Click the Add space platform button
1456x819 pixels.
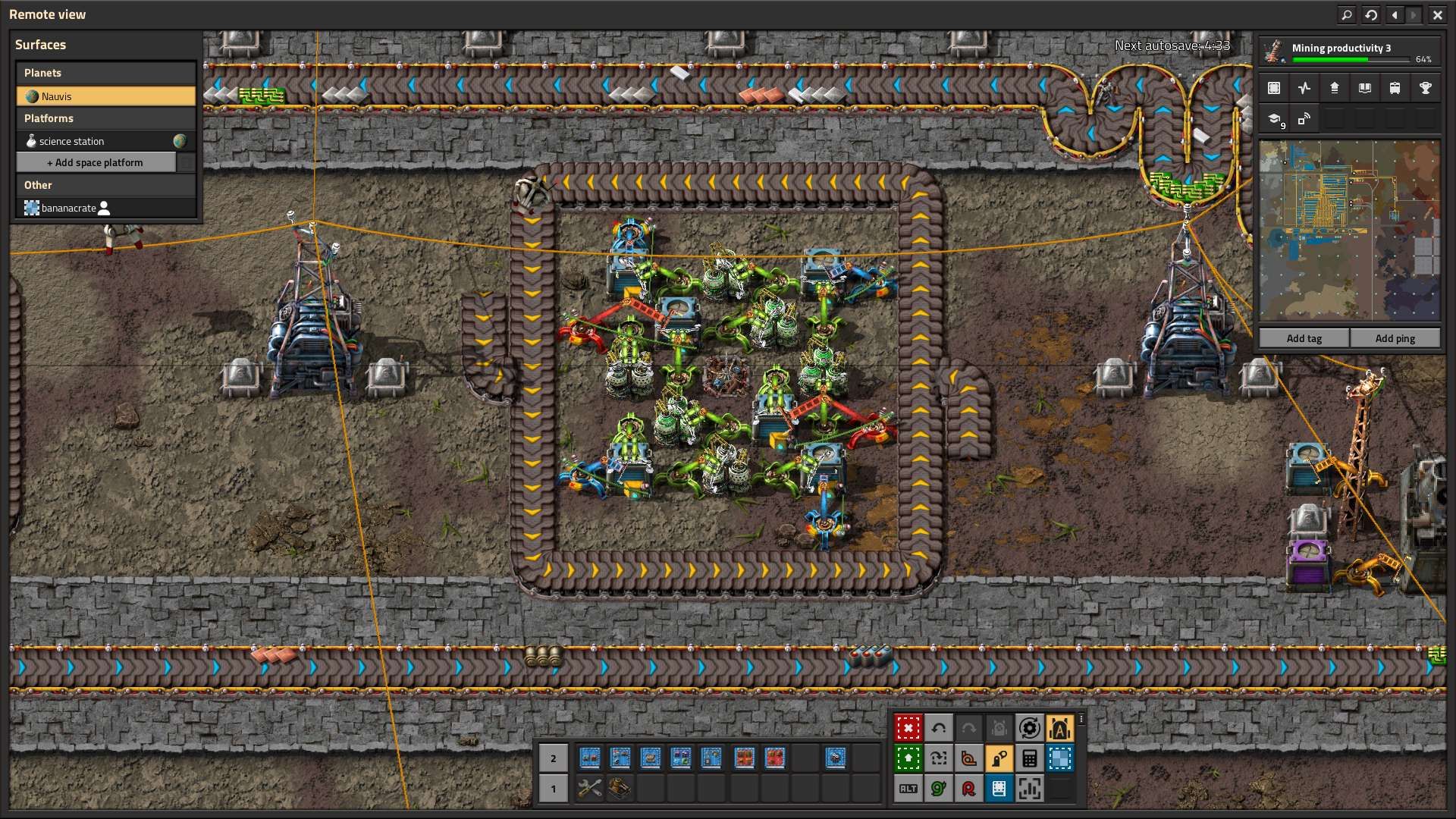click(x=96, y=162)
